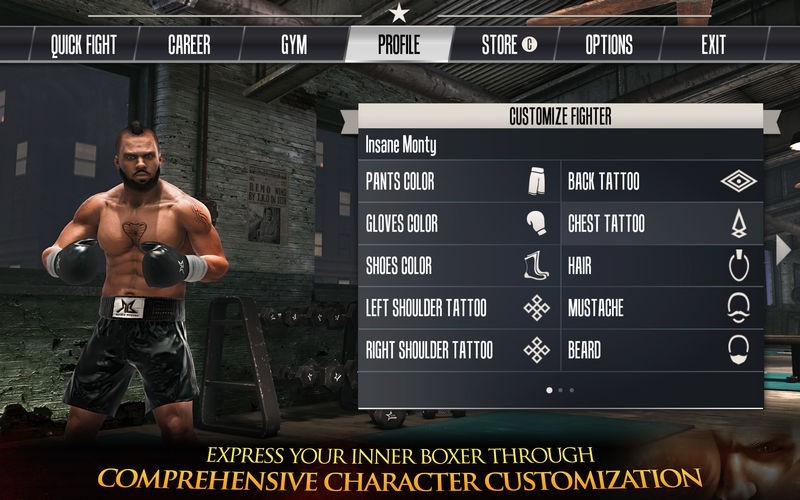Image resolution: width=800 pixels, height=500 pixels.
Task: Change the Pants Color option
Action: 459,182
